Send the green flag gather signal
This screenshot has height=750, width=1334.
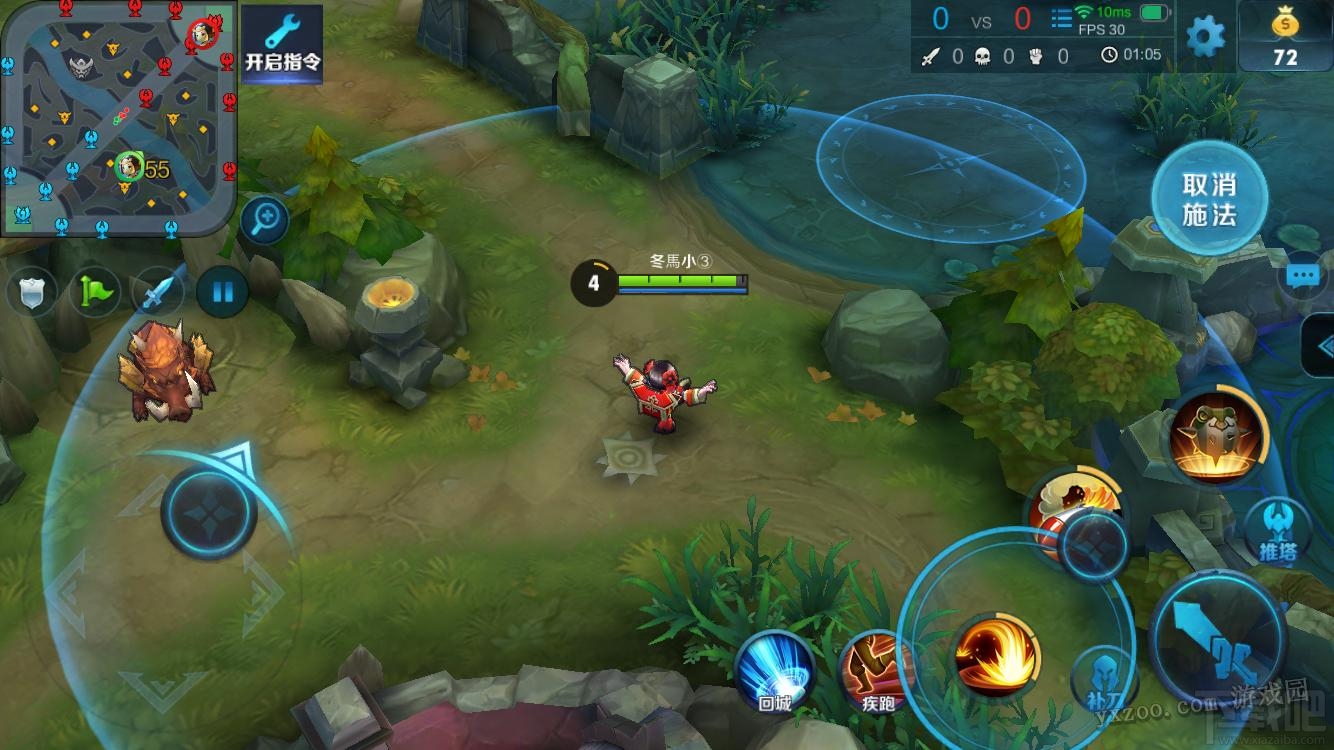coord(97,293)
